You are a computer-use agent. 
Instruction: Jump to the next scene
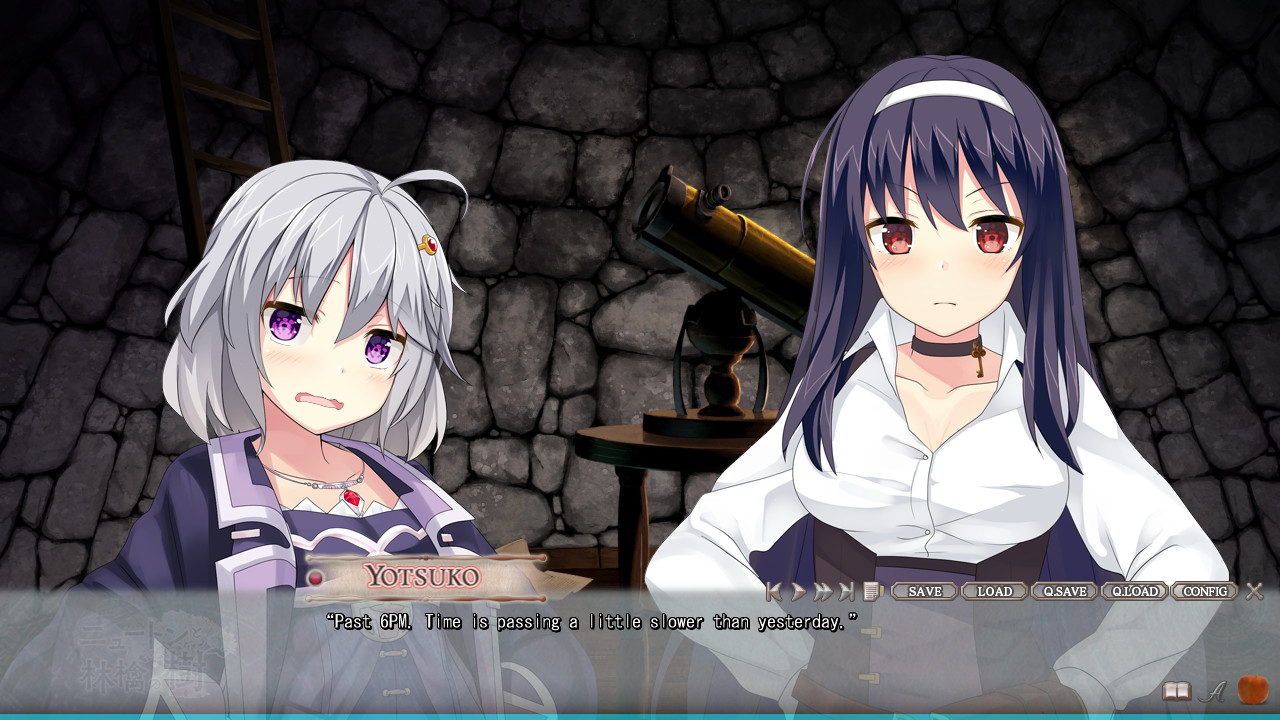coord(847,591)
